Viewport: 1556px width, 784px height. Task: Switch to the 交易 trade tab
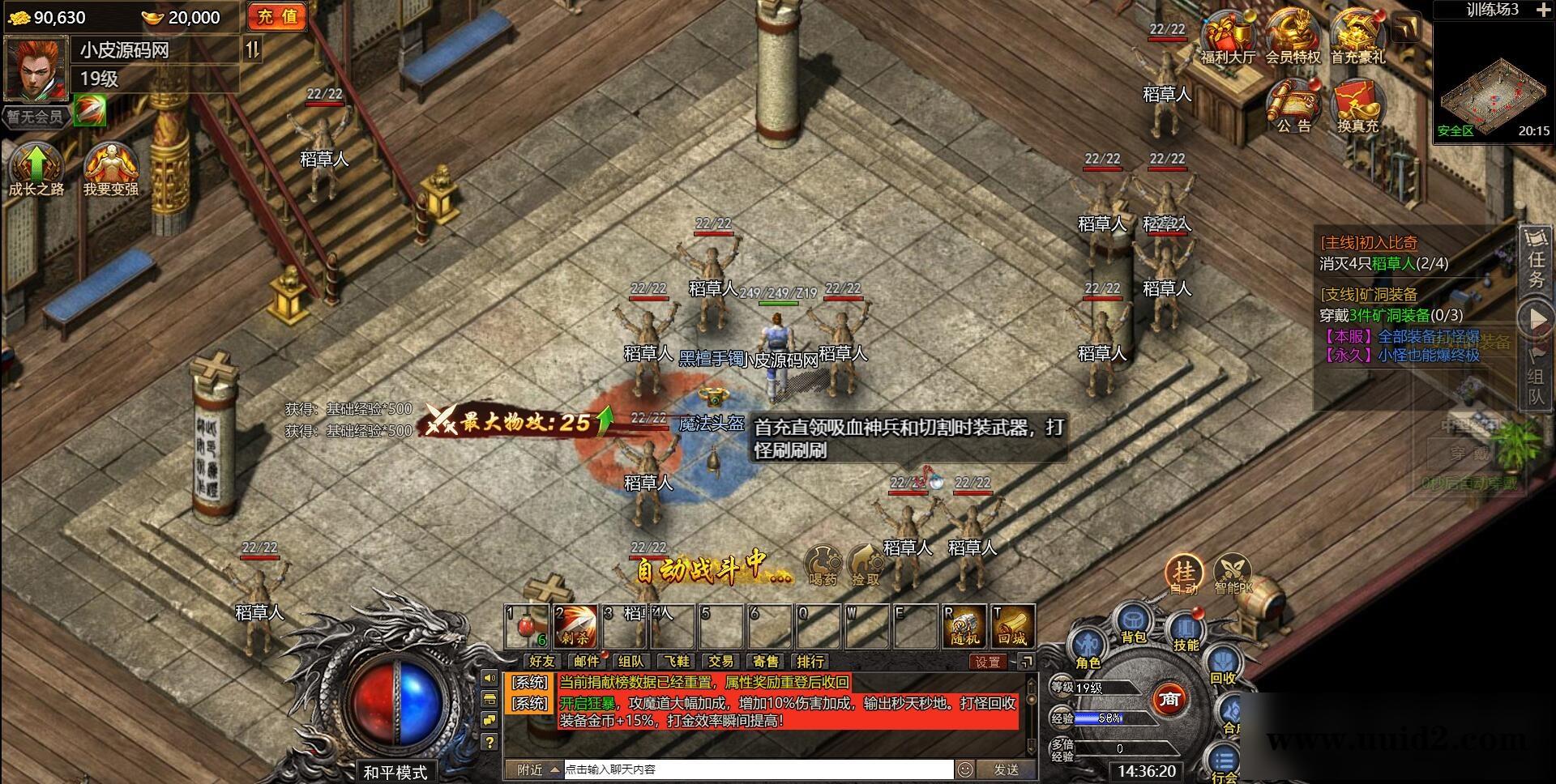[x=720, y=662]
